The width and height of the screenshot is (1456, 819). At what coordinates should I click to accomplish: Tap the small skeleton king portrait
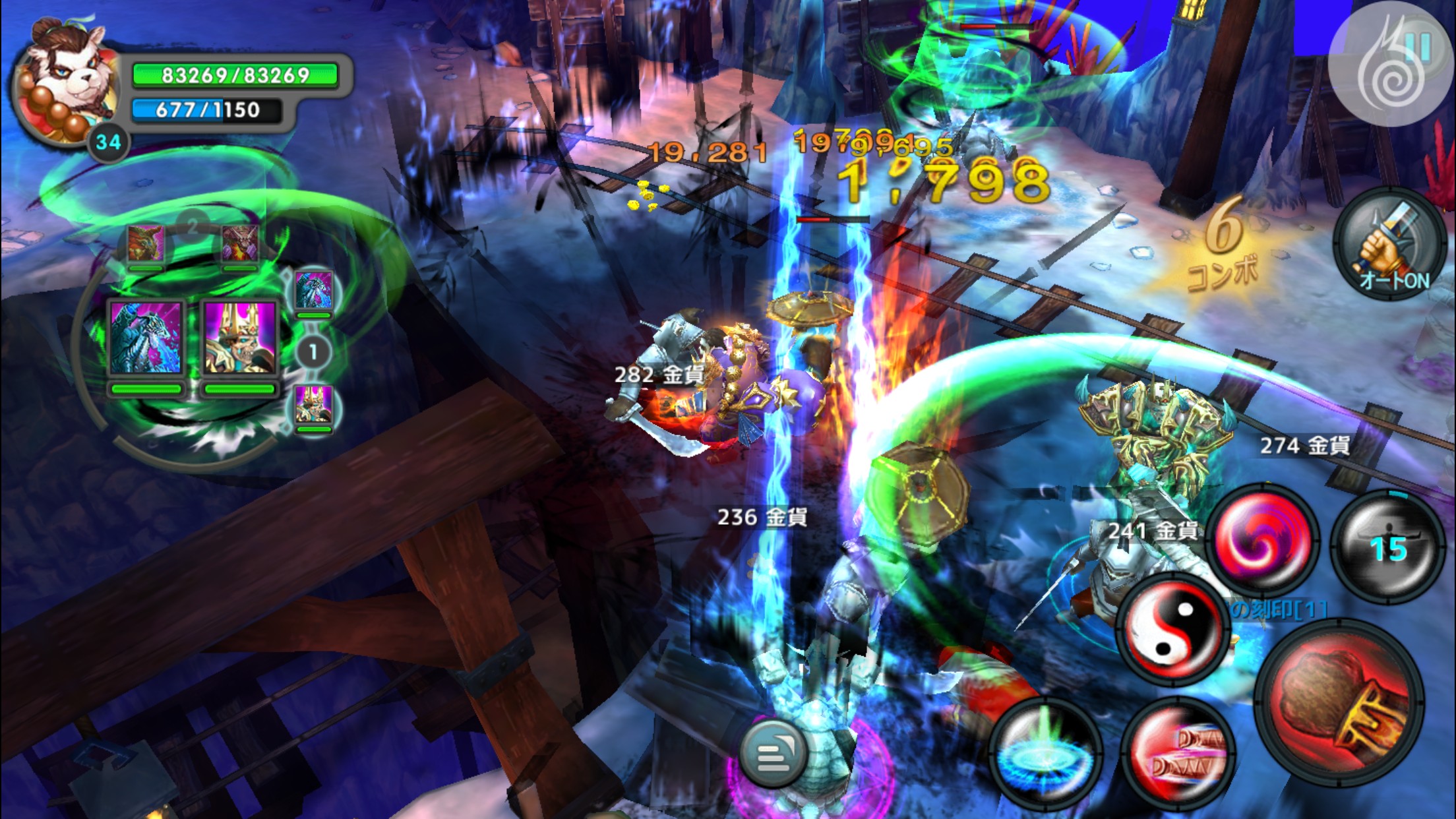coord(313,405)
